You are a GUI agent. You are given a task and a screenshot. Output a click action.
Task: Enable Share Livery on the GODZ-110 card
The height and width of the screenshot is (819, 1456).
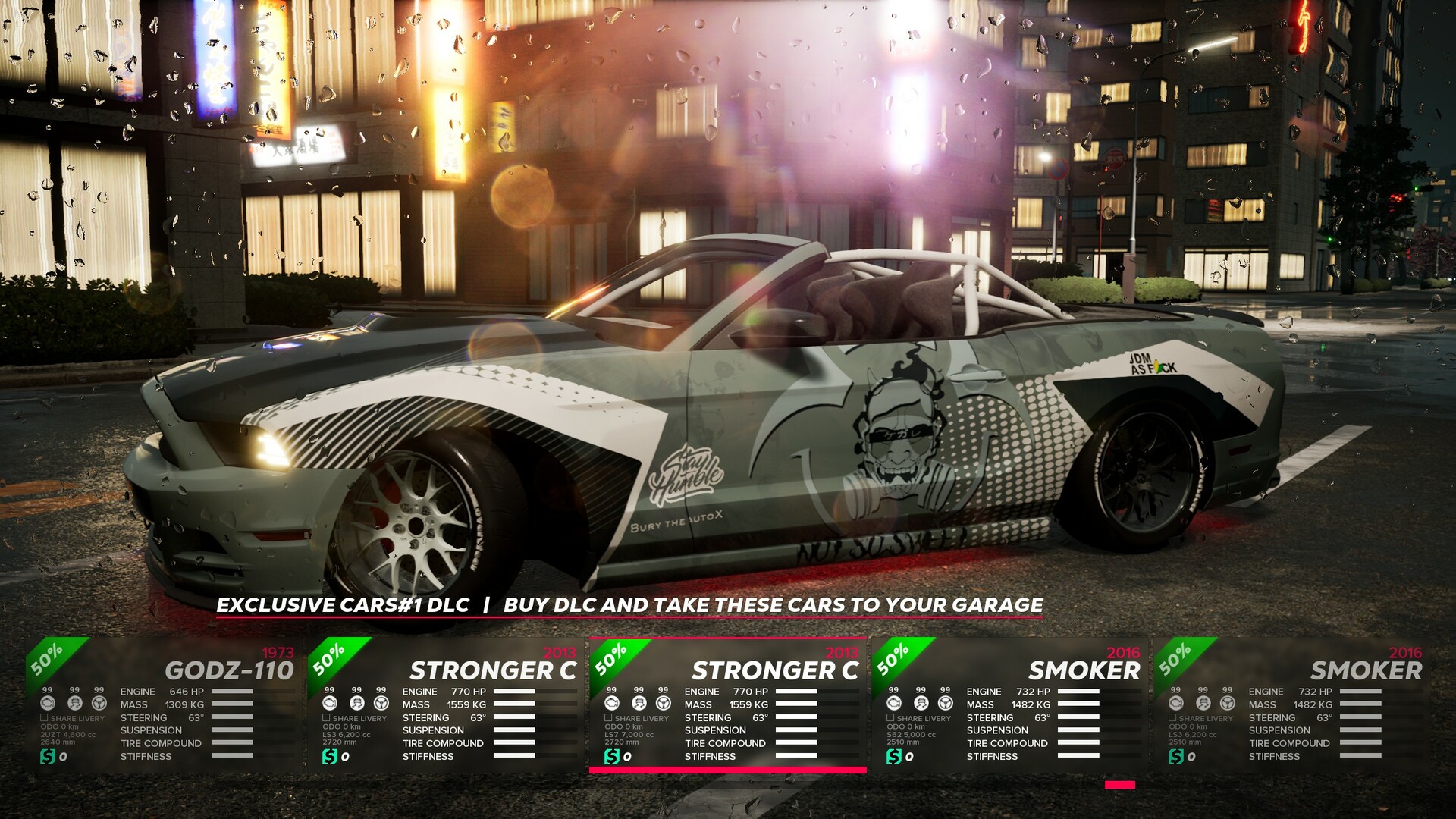[44, 718]
